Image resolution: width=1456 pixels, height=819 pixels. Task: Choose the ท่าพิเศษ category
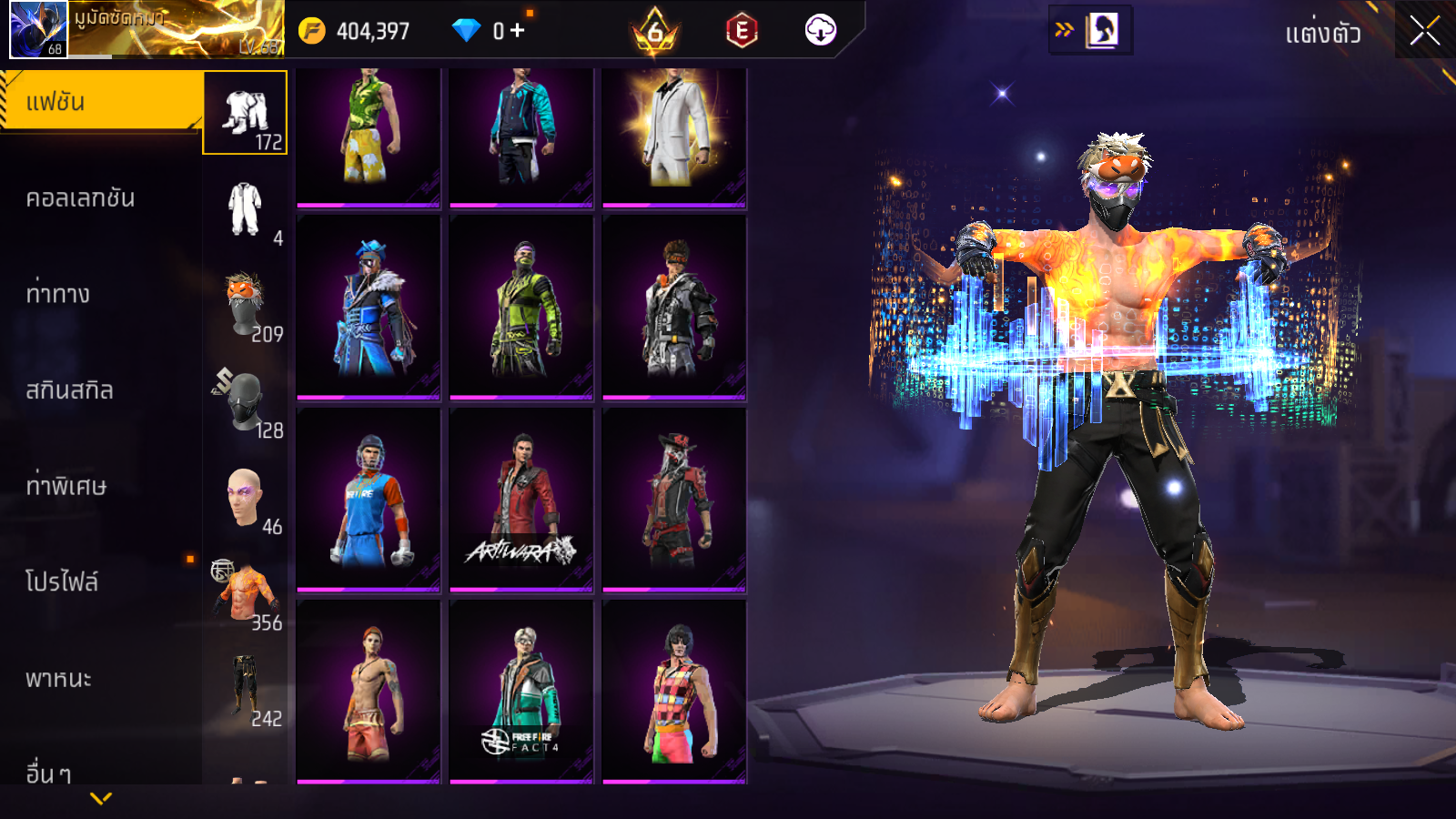point(66,486)
